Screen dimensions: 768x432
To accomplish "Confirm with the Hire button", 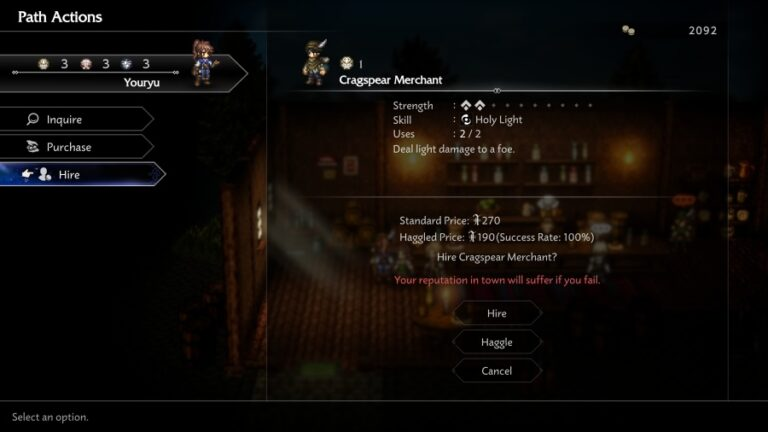I will pos(497,313).
